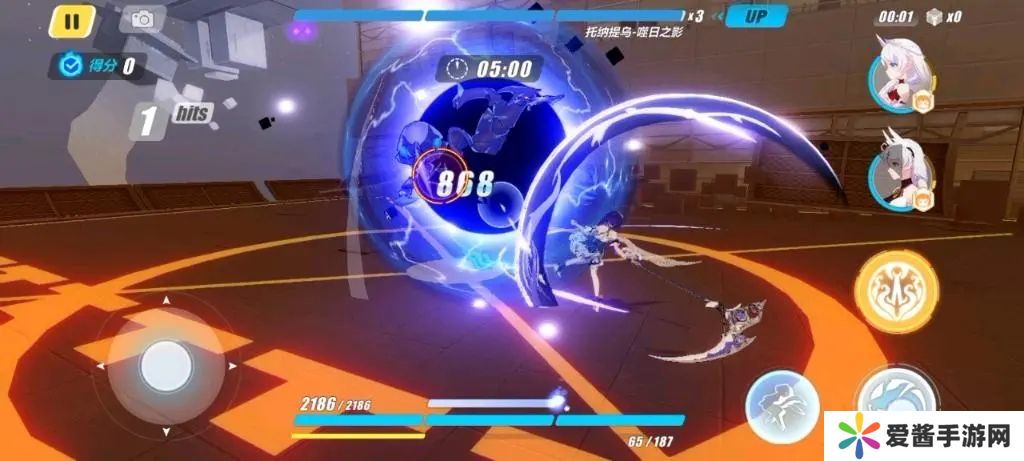Tap the virtual joystick center knob

click(x=165, y=366)
